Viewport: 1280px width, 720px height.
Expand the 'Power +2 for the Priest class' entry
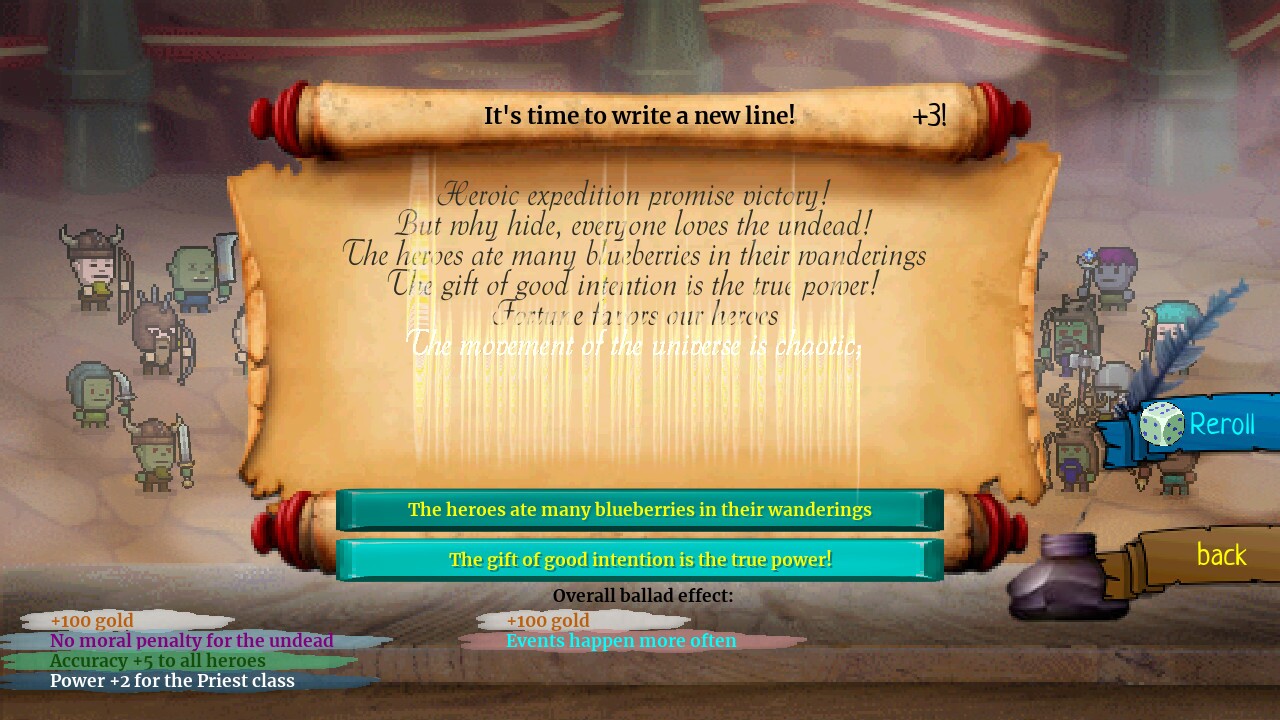[173, 681]
